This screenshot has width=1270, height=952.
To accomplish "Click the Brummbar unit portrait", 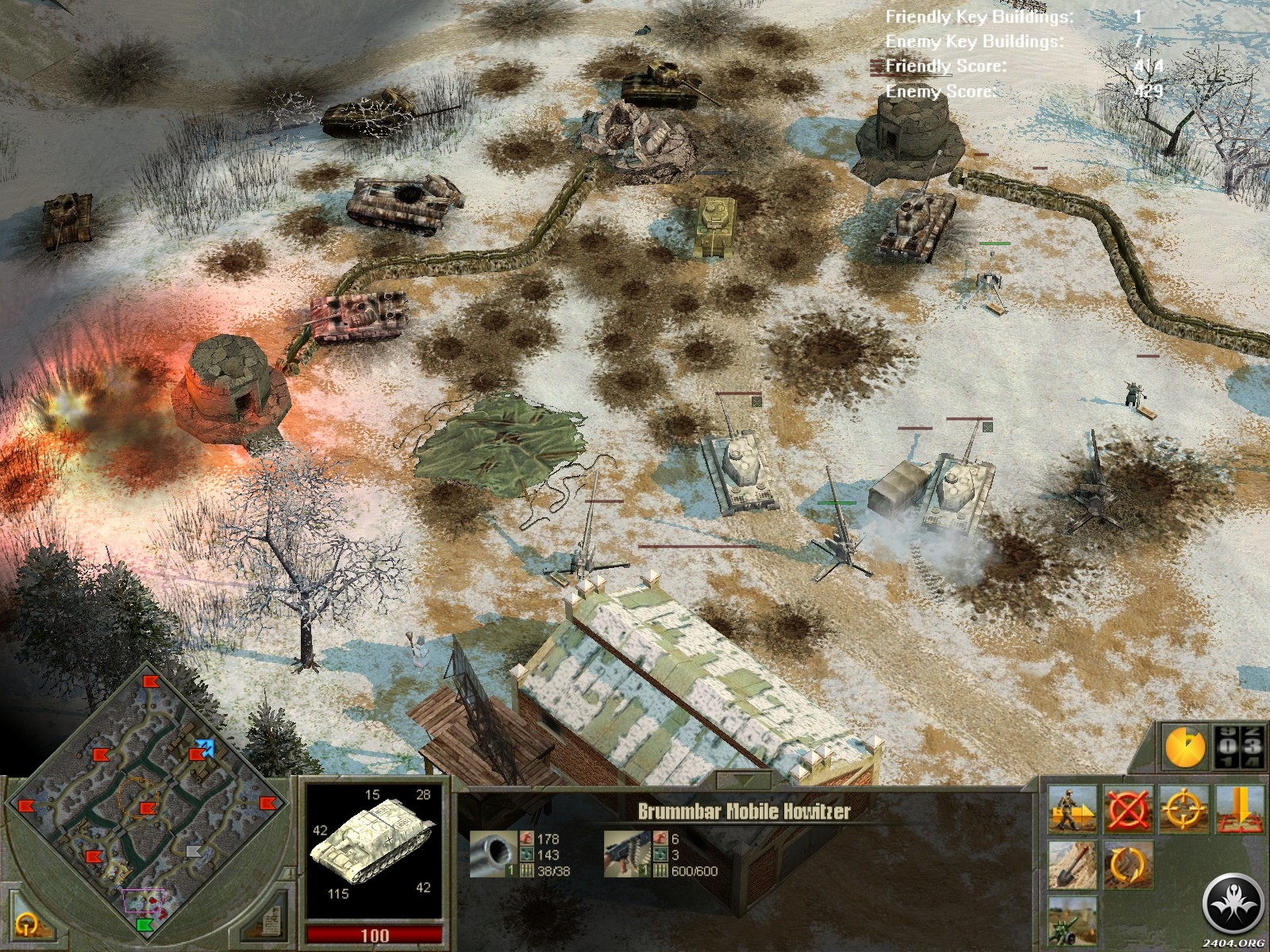I will coord(373,849).
